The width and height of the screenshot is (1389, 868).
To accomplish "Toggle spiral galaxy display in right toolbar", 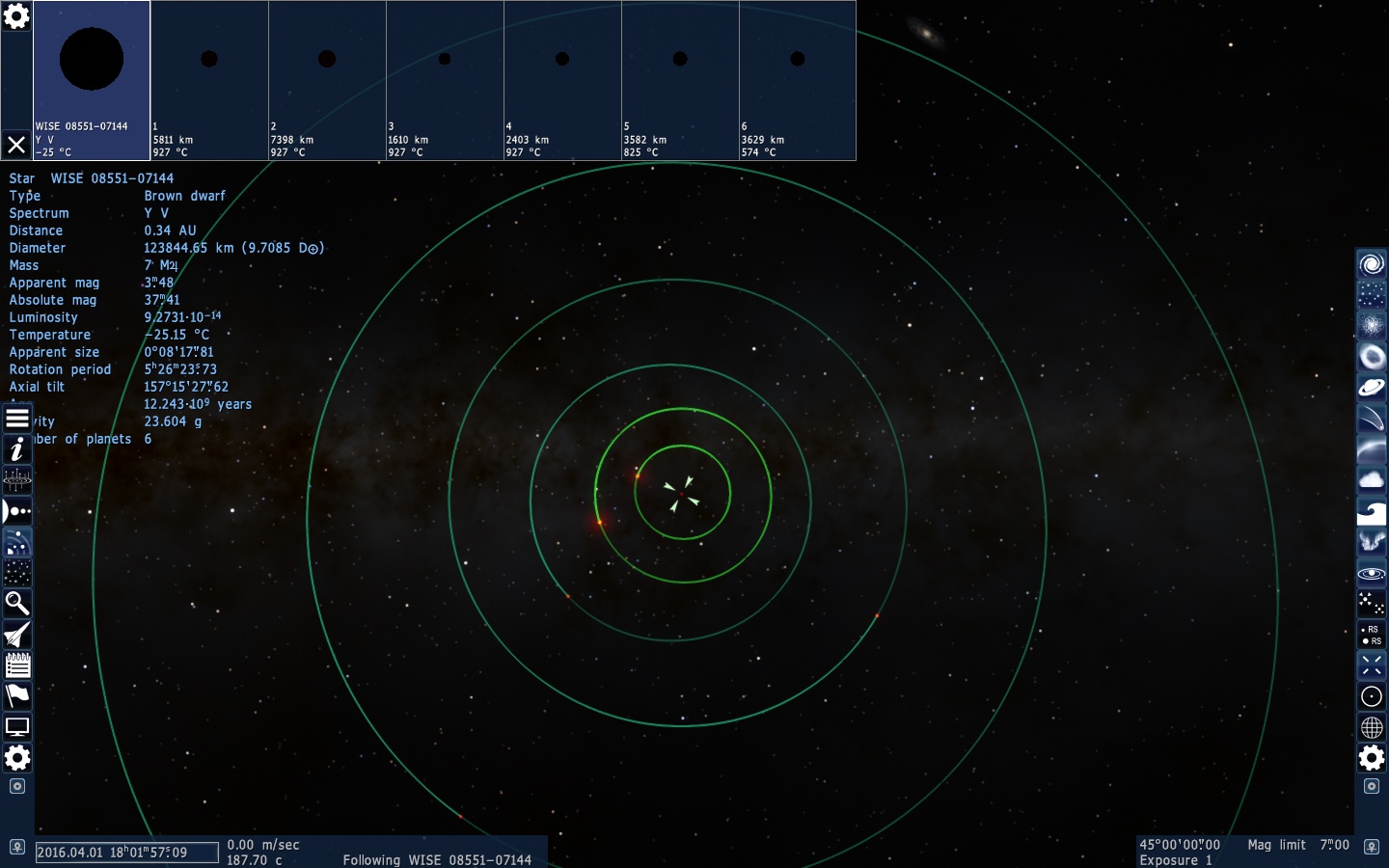I will click(x=1371, y=264).
